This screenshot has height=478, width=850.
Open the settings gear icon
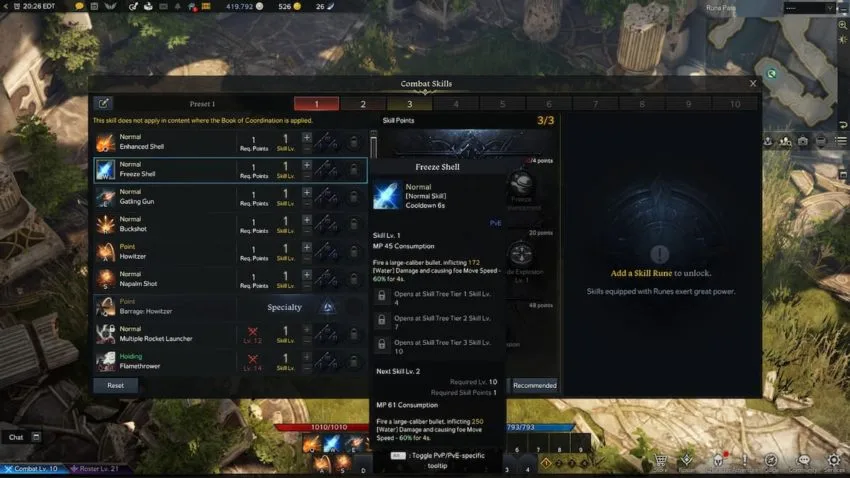coord(834,460)
